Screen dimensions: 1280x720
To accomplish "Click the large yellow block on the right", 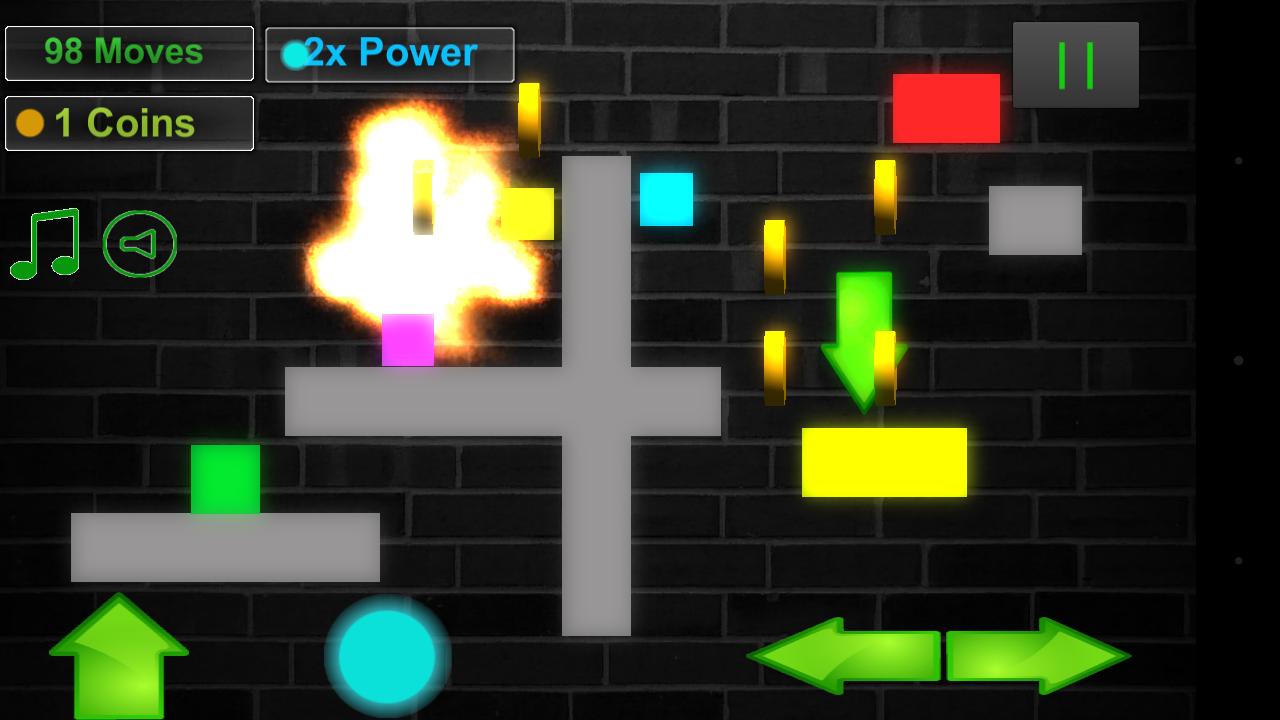I will pos(884,460).
